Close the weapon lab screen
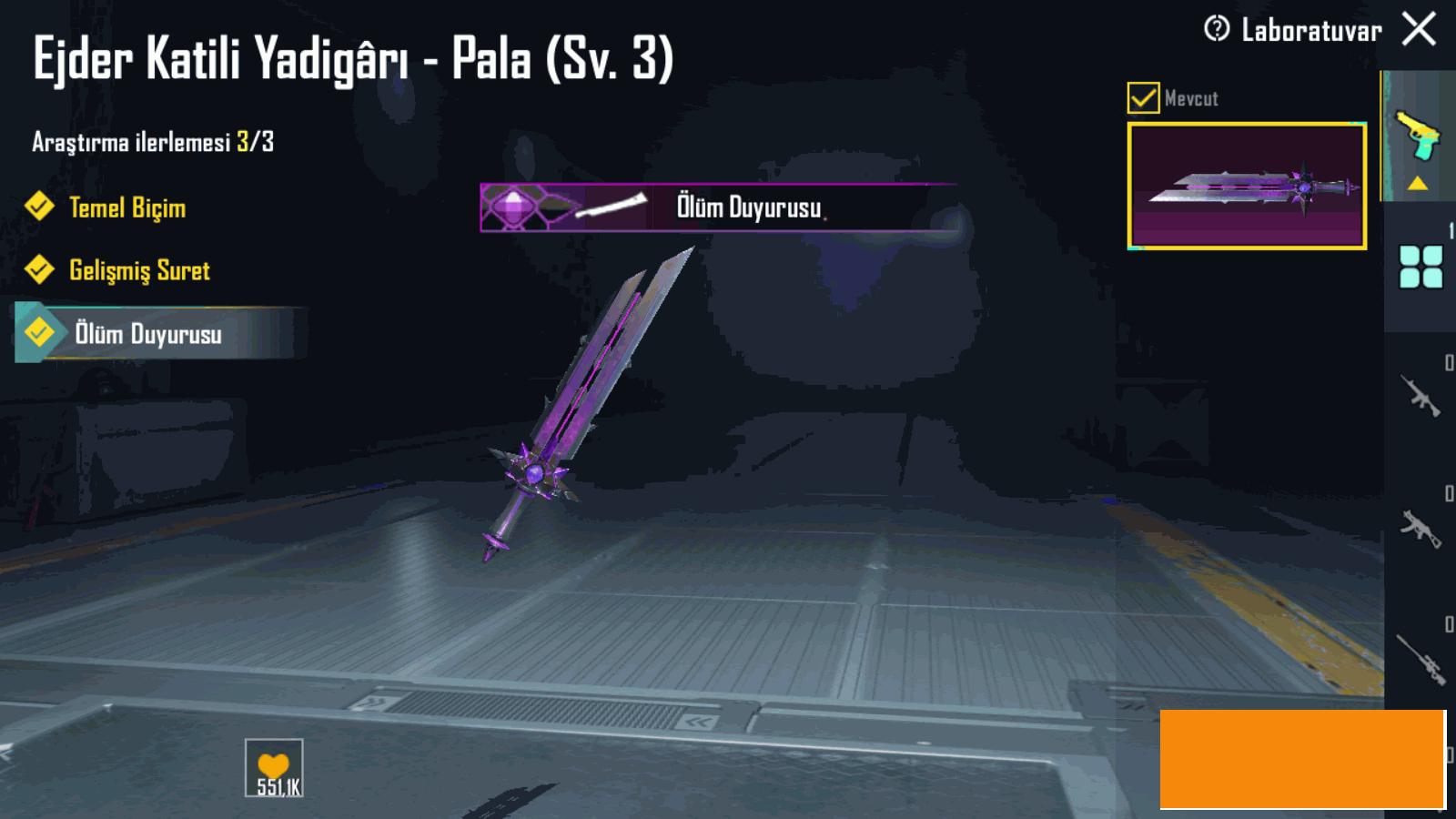The image size is (1456, 819). [1419, 29]
